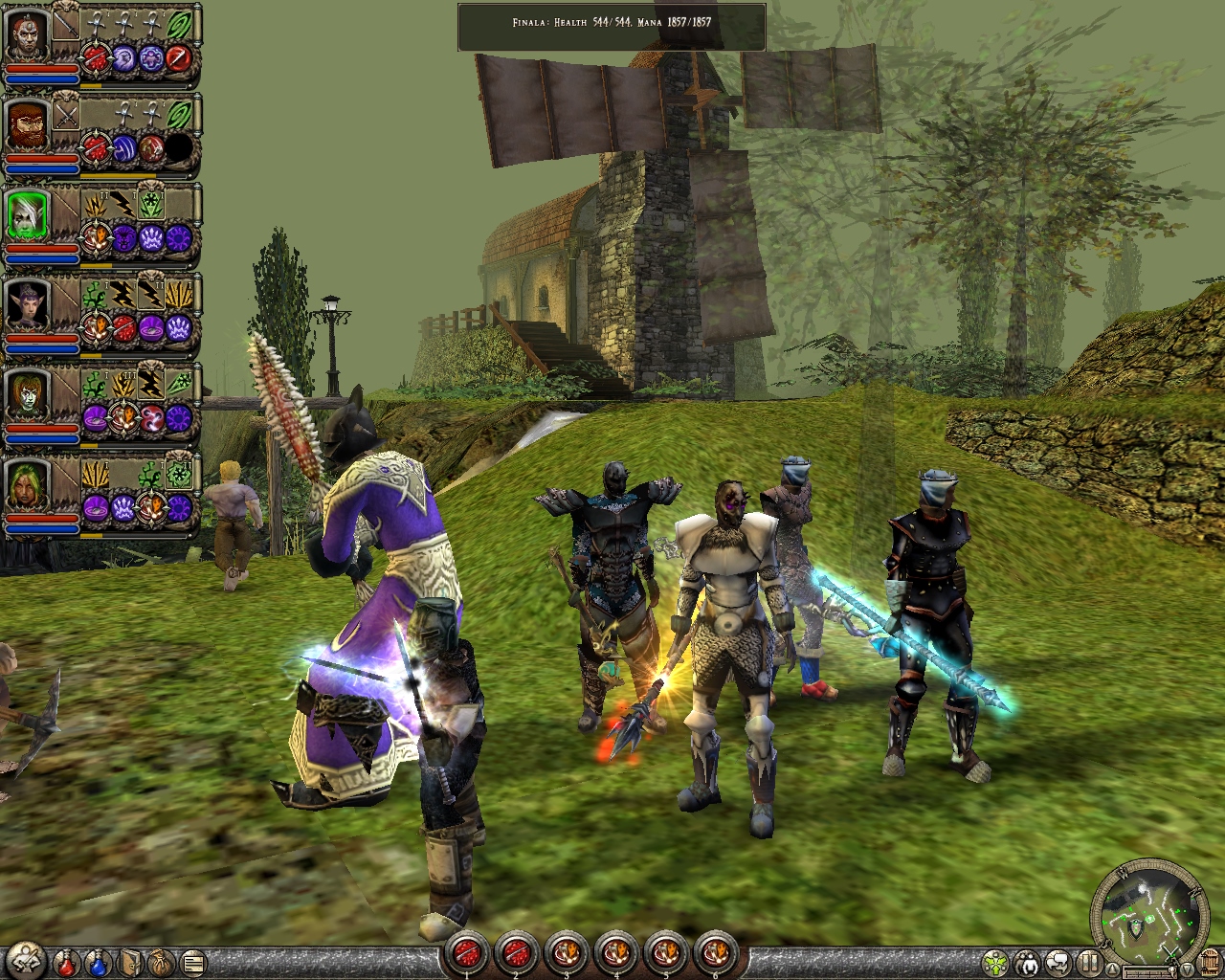Choose the green-highlighted white-haired elf portrait
This screenshot has width=1225, height=980.
pos(27,216)
